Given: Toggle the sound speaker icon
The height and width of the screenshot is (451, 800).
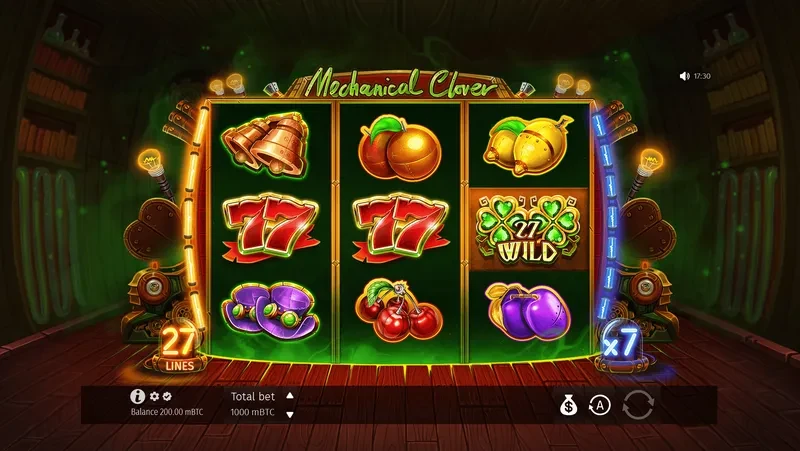Looking at the screenshot, I should pos(684,76).
